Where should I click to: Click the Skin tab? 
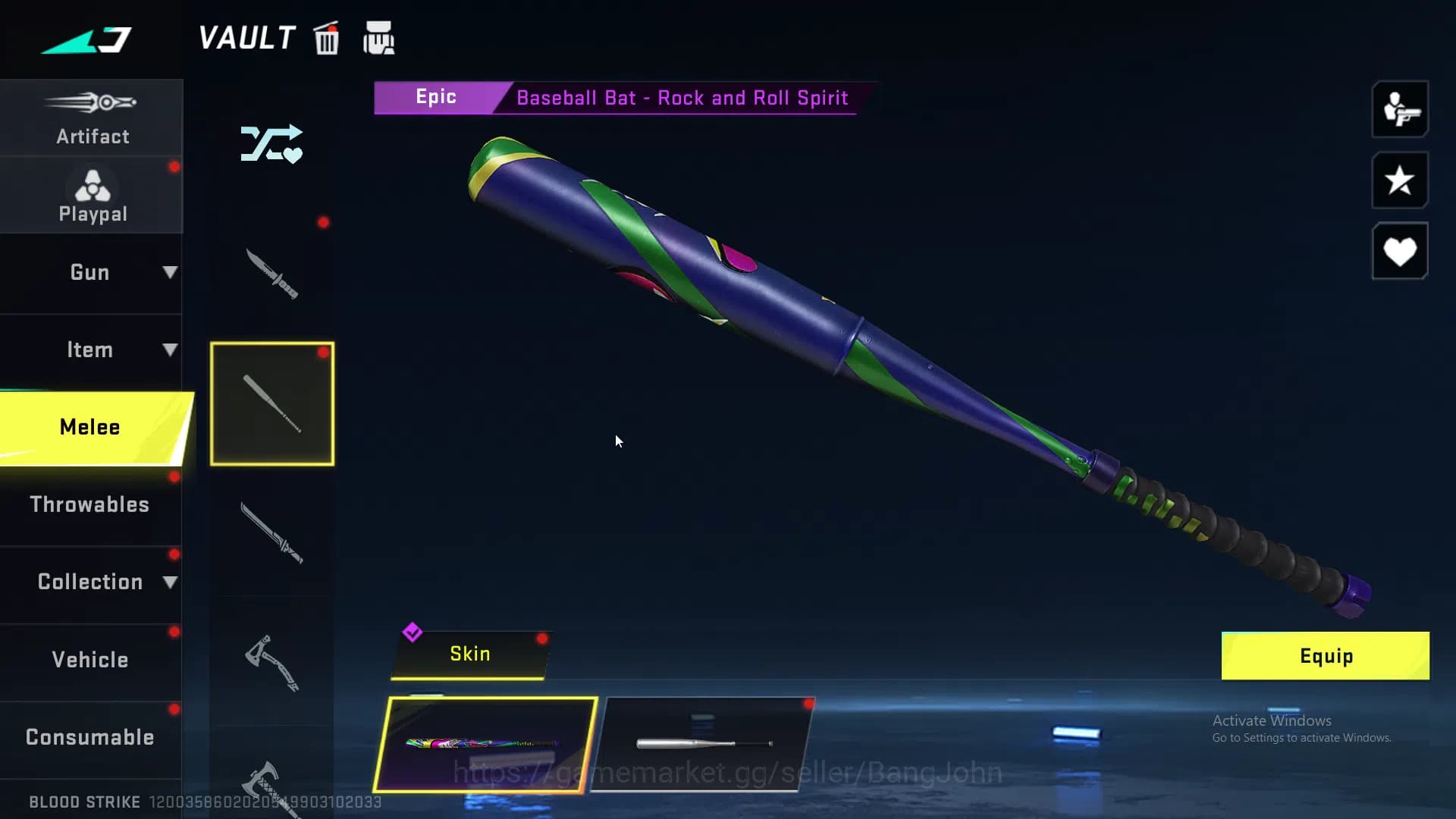click(469, 654)
